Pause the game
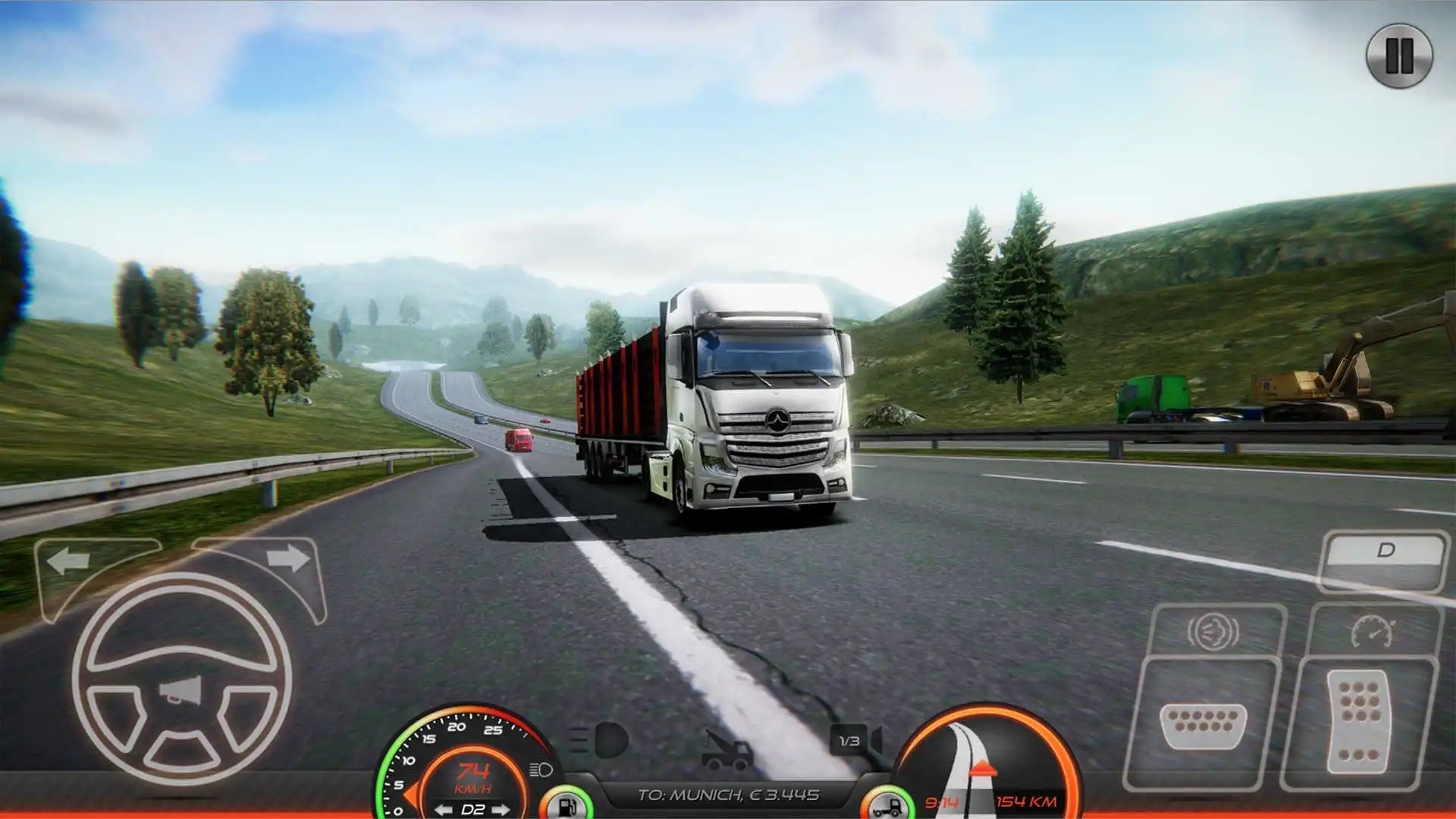This screenshot has width=1456, height=819. (x=1399, y=55)
